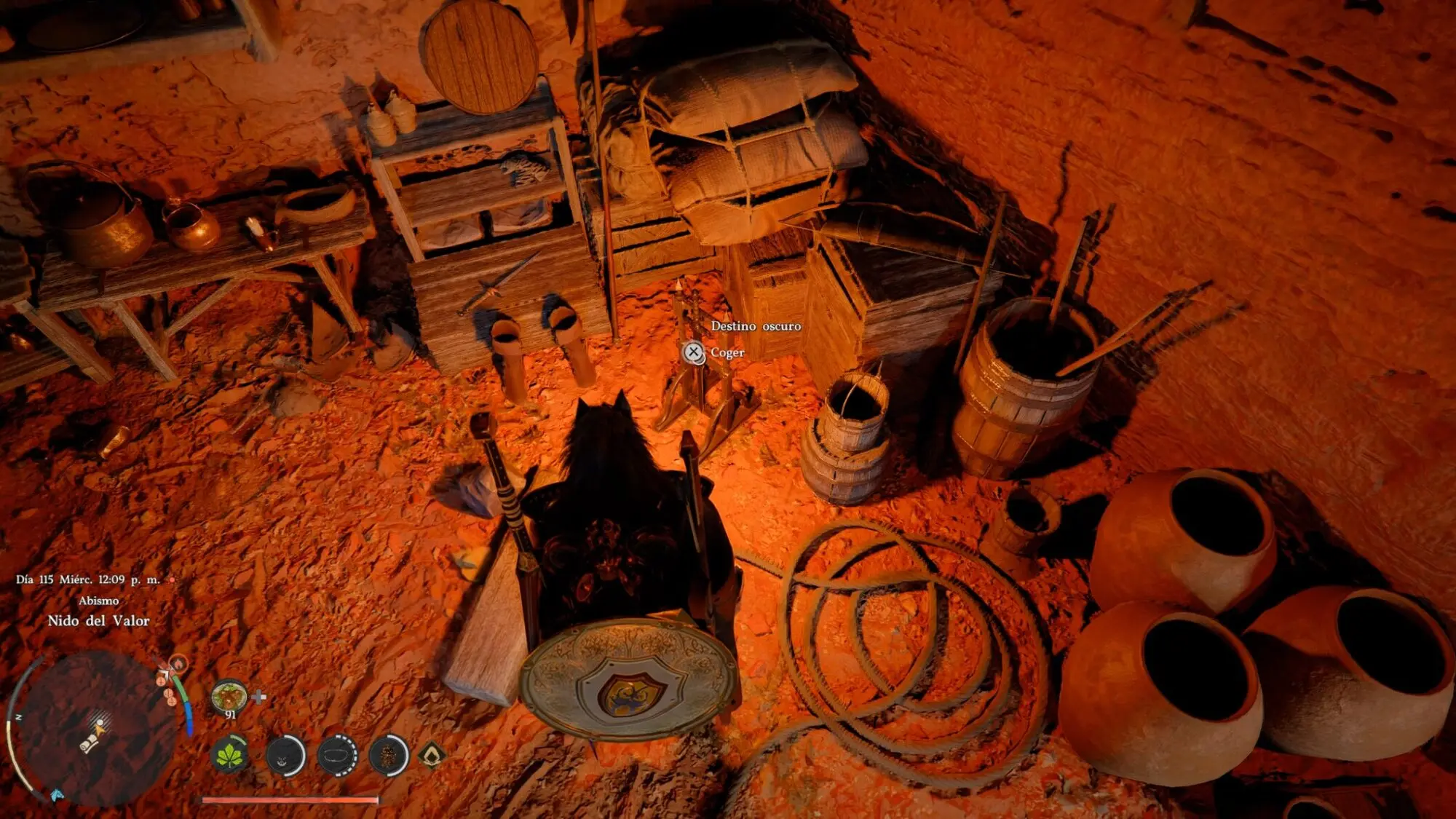The image size is (1456, 819).
Task: Open the circular minimap
Action: point(95,727)
